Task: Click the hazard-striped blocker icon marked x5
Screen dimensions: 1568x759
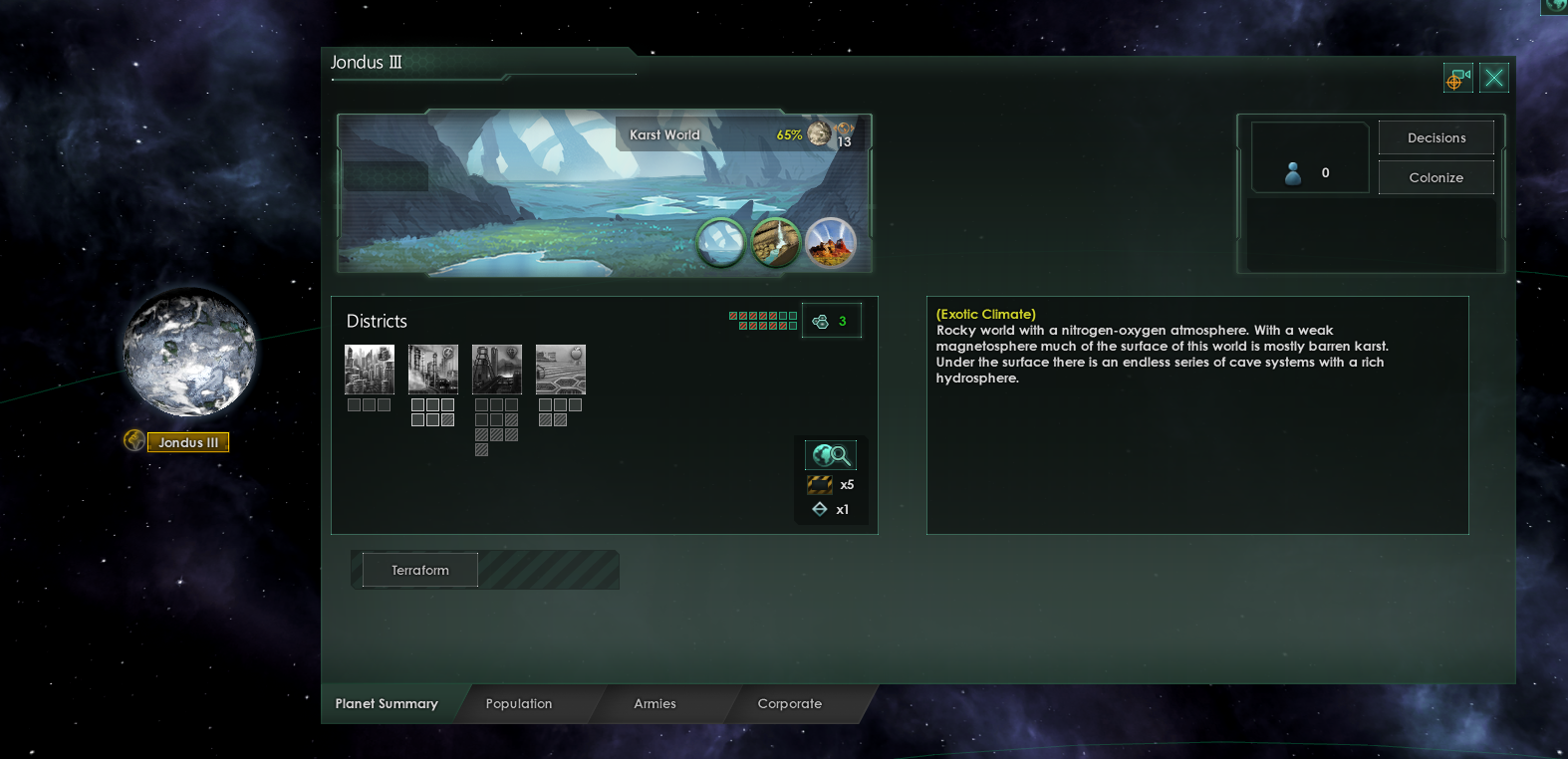Action: (x=819, y=484)
